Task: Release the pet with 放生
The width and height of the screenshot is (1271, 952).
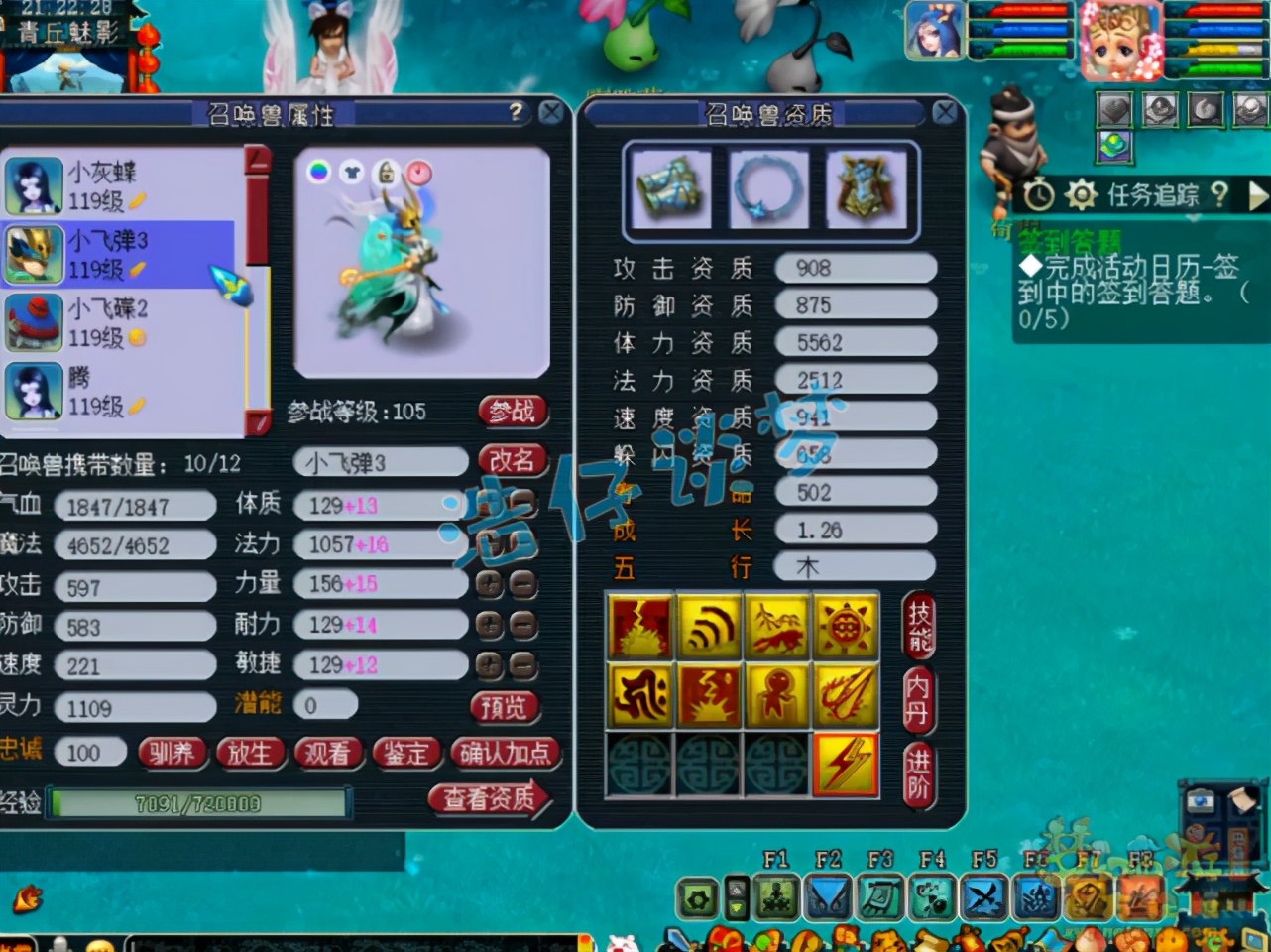Action: click(x=249, y=754)
